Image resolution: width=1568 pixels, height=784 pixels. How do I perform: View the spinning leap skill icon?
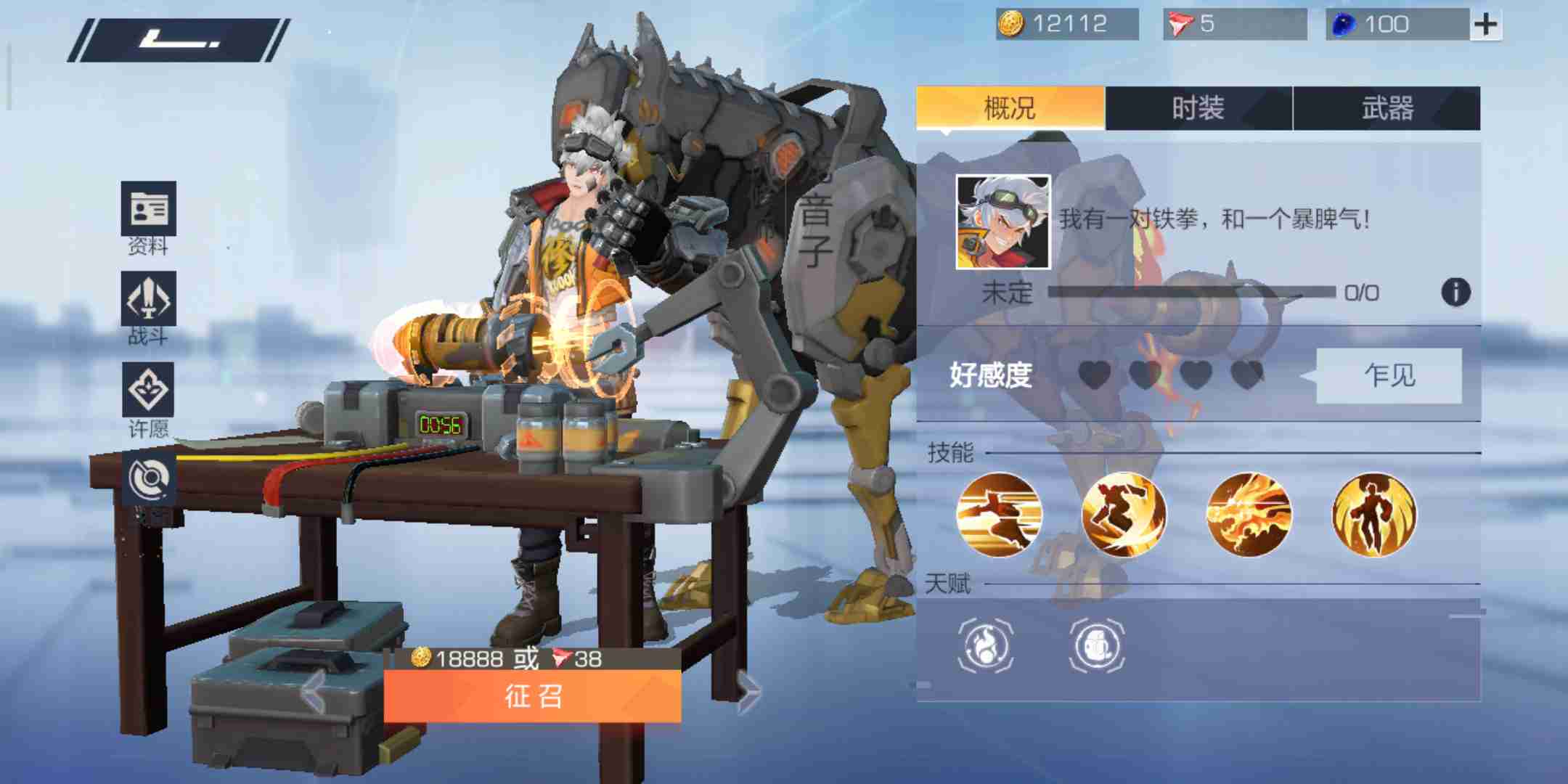(x=1124, y=515)
